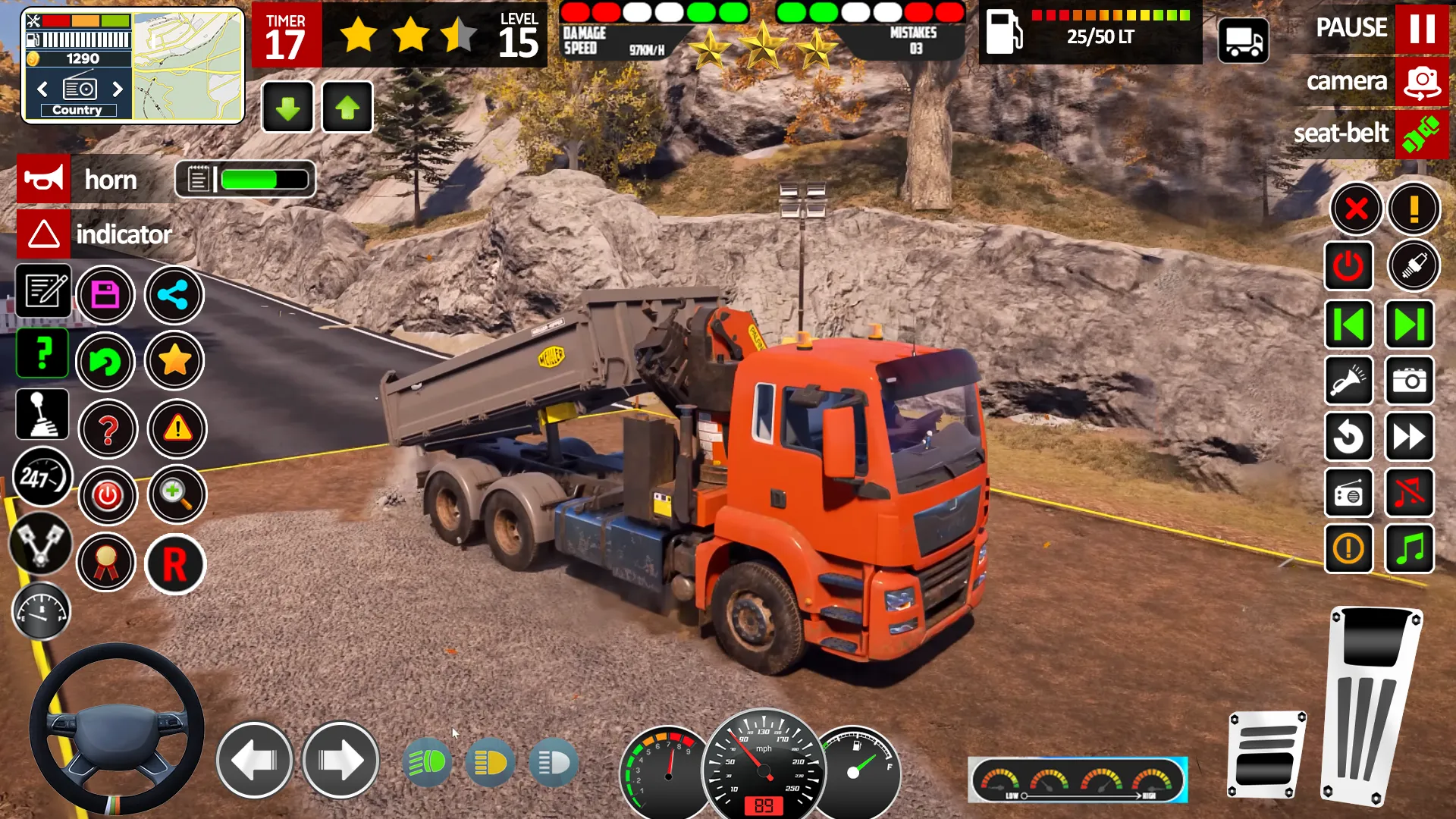This screenshot has height=819, width=1456.
Task: Take a photo with the camera capture icon
Action: tap(1409, 381)
